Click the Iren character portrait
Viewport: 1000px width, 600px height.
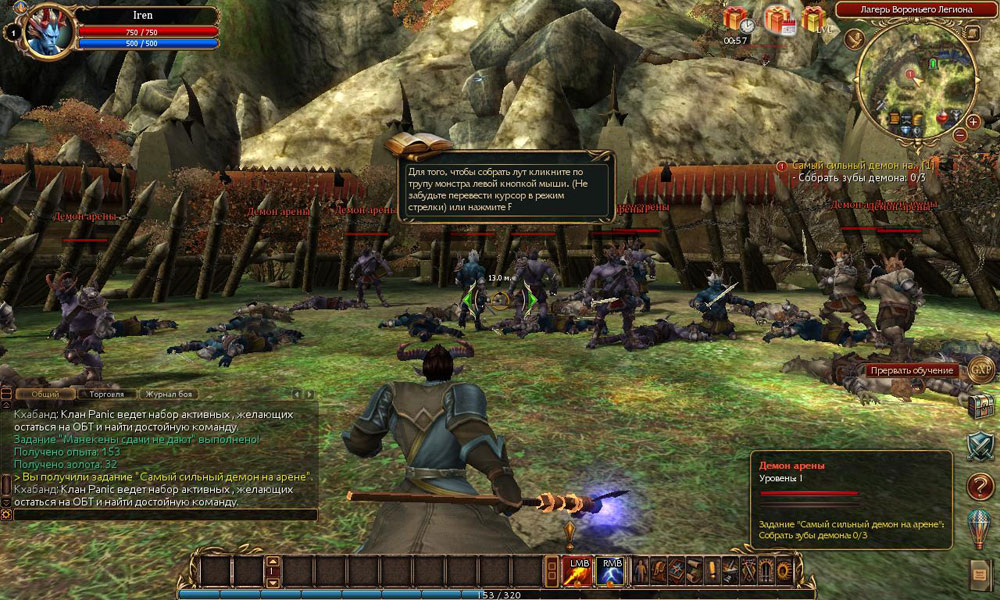(48, 30)
